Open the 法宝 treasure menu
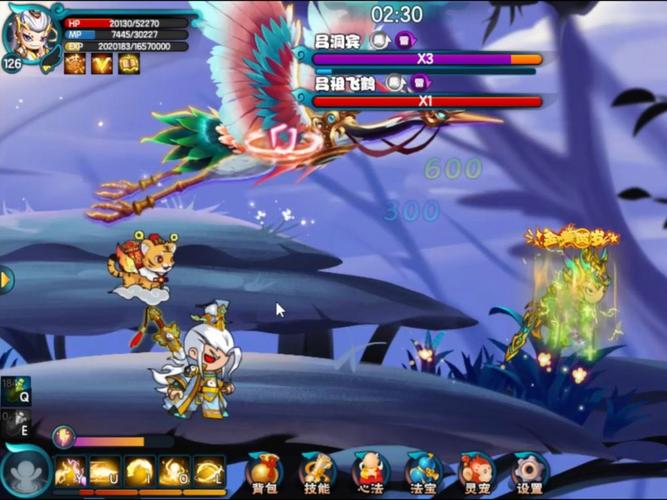 [423, 472]
